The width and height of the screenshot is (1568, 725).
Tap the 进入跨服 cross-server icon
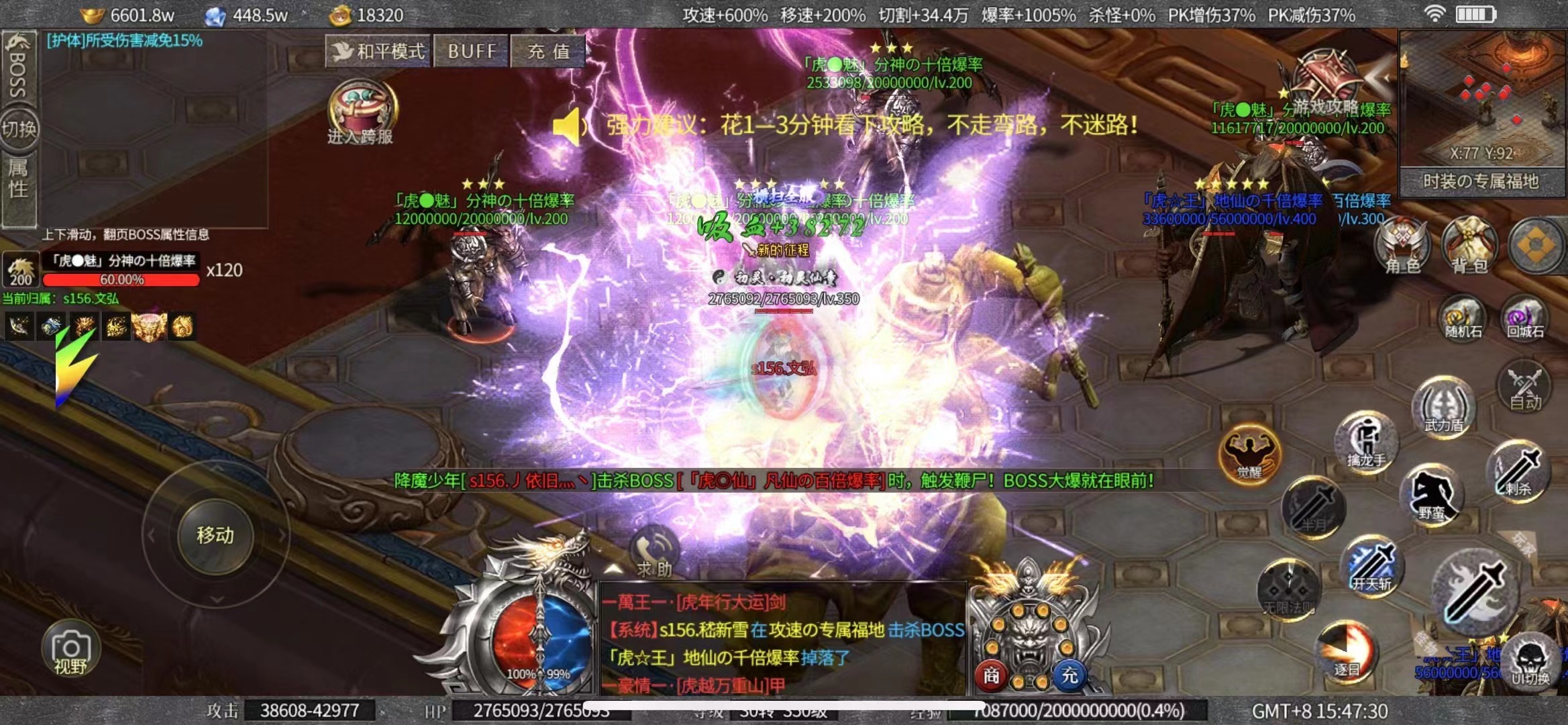point(361,111)
